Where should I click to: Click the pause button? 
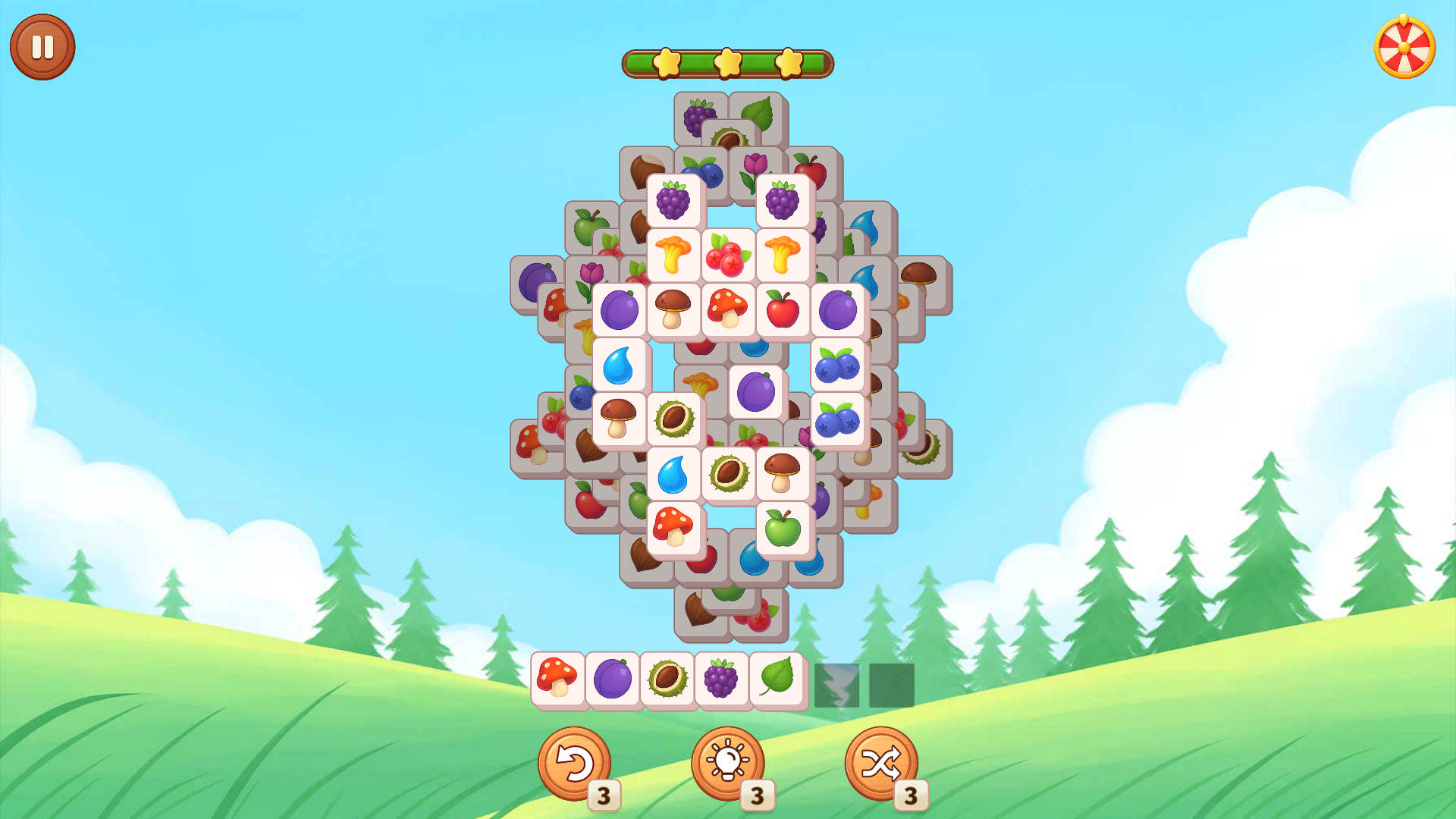(42, 45)
